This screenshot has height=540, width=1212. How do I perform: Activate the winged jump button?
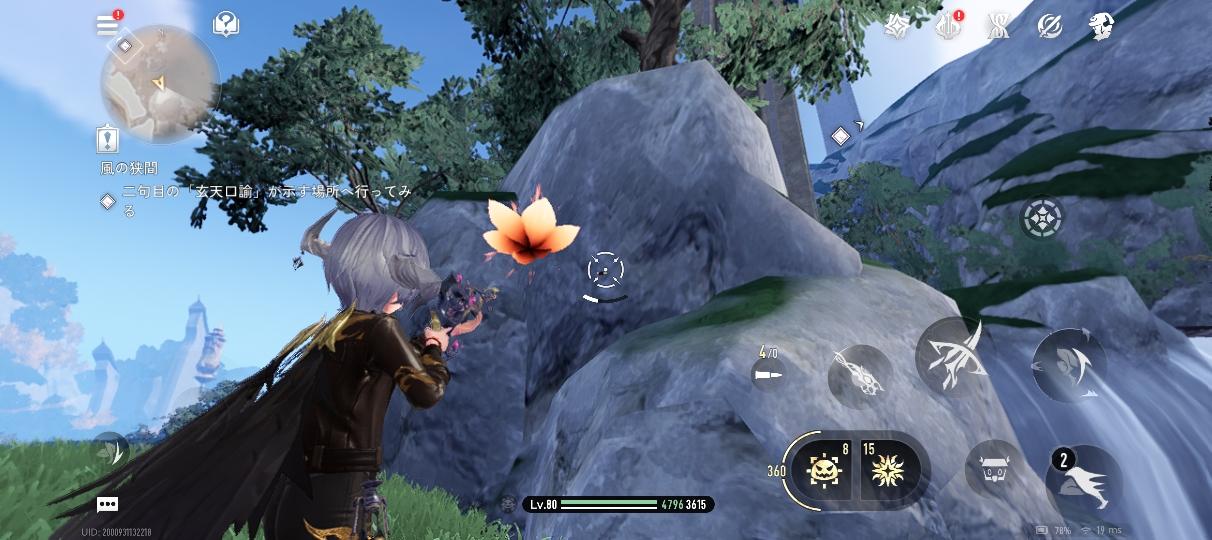coord(1084,484)
